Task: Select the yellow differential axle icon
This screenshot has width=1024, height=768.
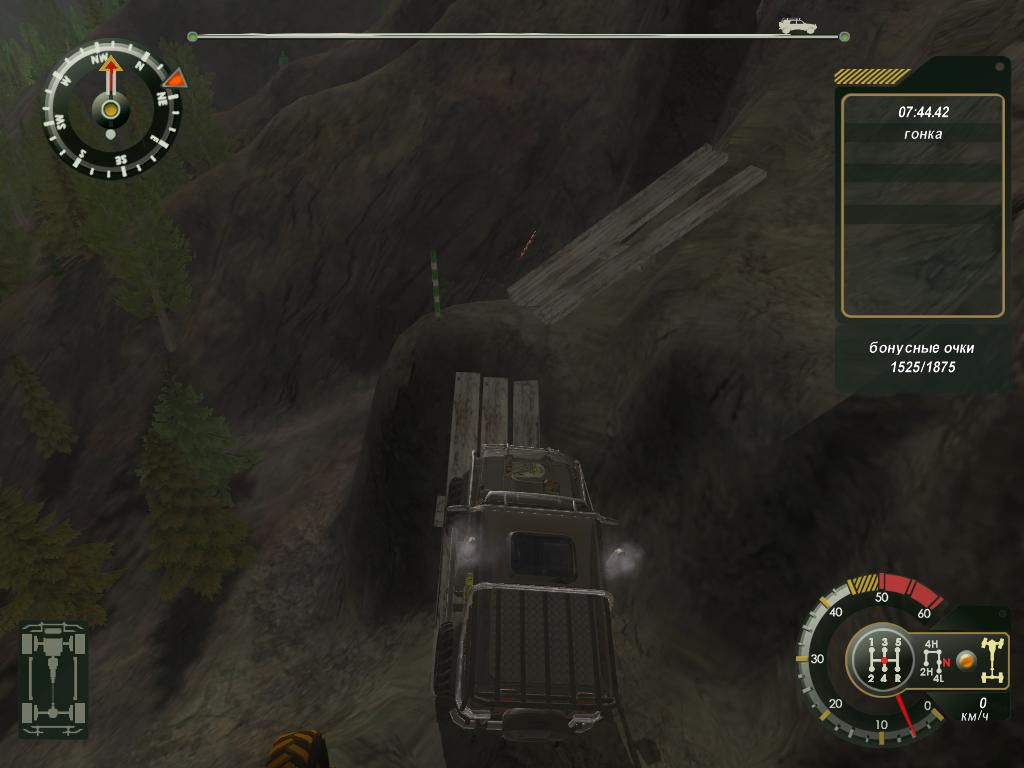Action: (994, 659)
